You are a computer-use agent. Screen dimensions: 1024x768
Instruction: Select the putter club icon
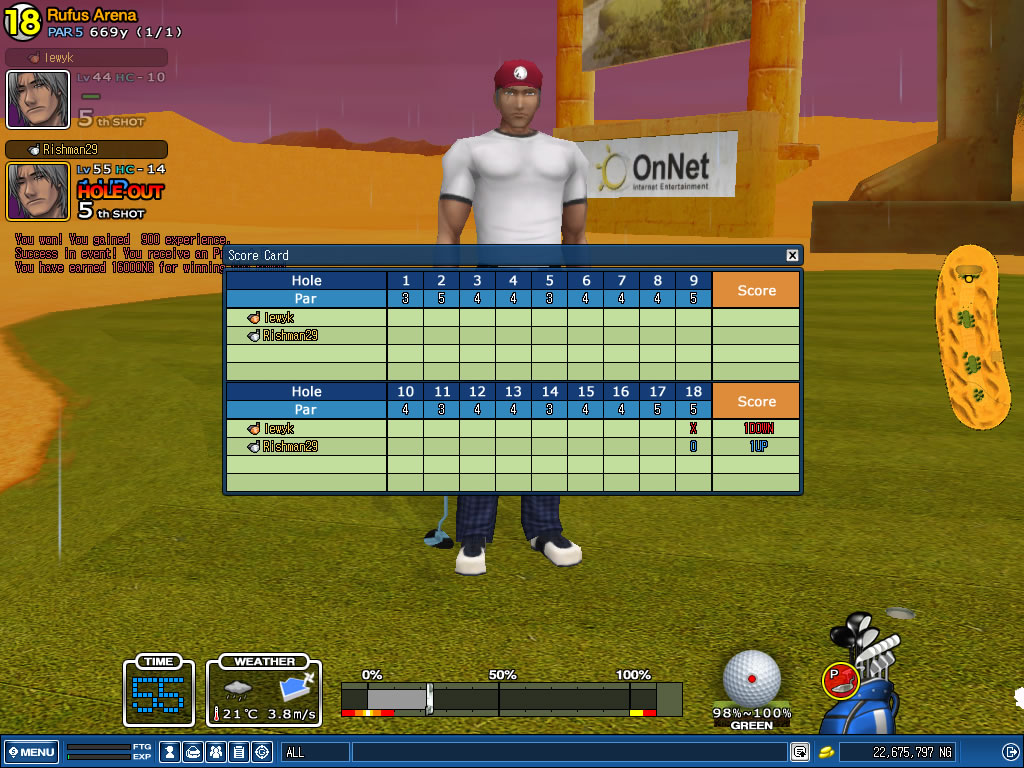(x=840, y=681)
